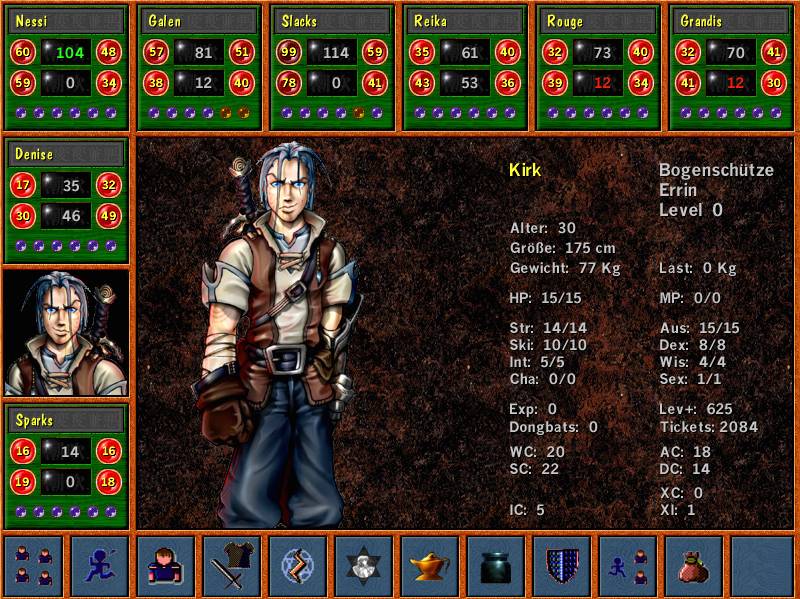The height and width of the screenshot is (599, 800).
Task: Open the hexagram star magic icon
Action: 364,565
